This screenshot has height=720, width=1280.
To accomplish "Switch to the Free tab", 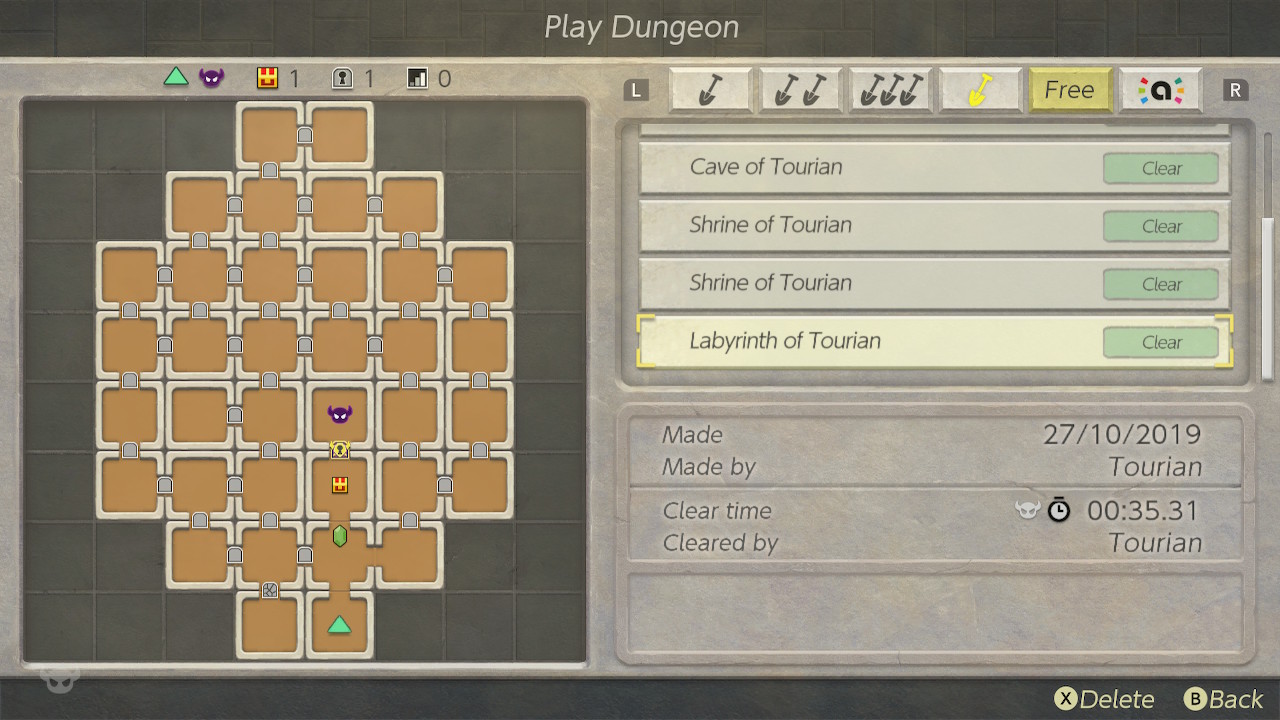I will (1070, 90).
